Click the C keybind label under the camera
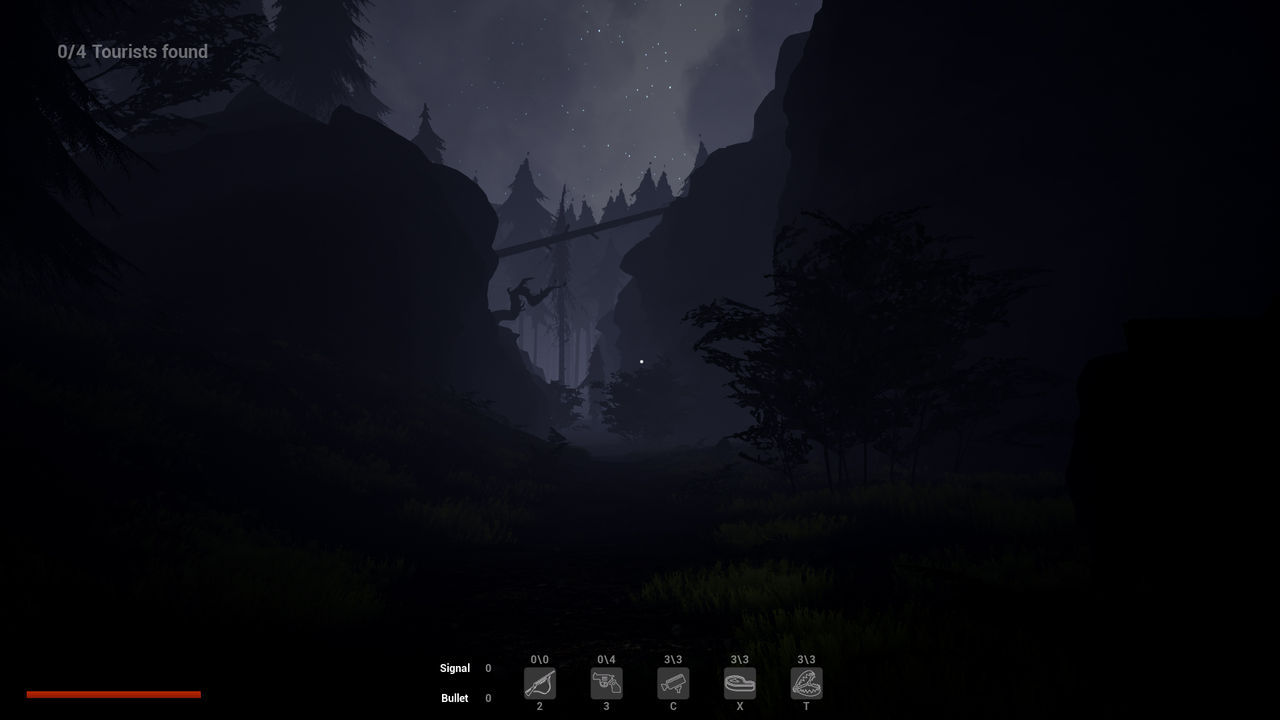The width and height of the screenshot is (1280, 720). 673,706
